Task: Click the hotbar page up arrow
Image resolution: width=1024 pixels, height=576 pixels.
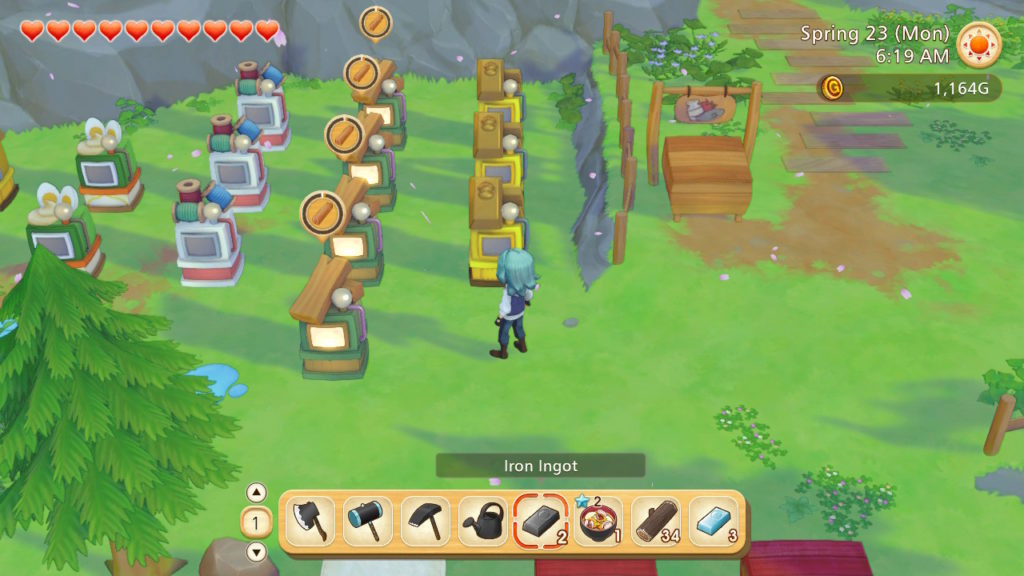Action: tap(256, 492)
